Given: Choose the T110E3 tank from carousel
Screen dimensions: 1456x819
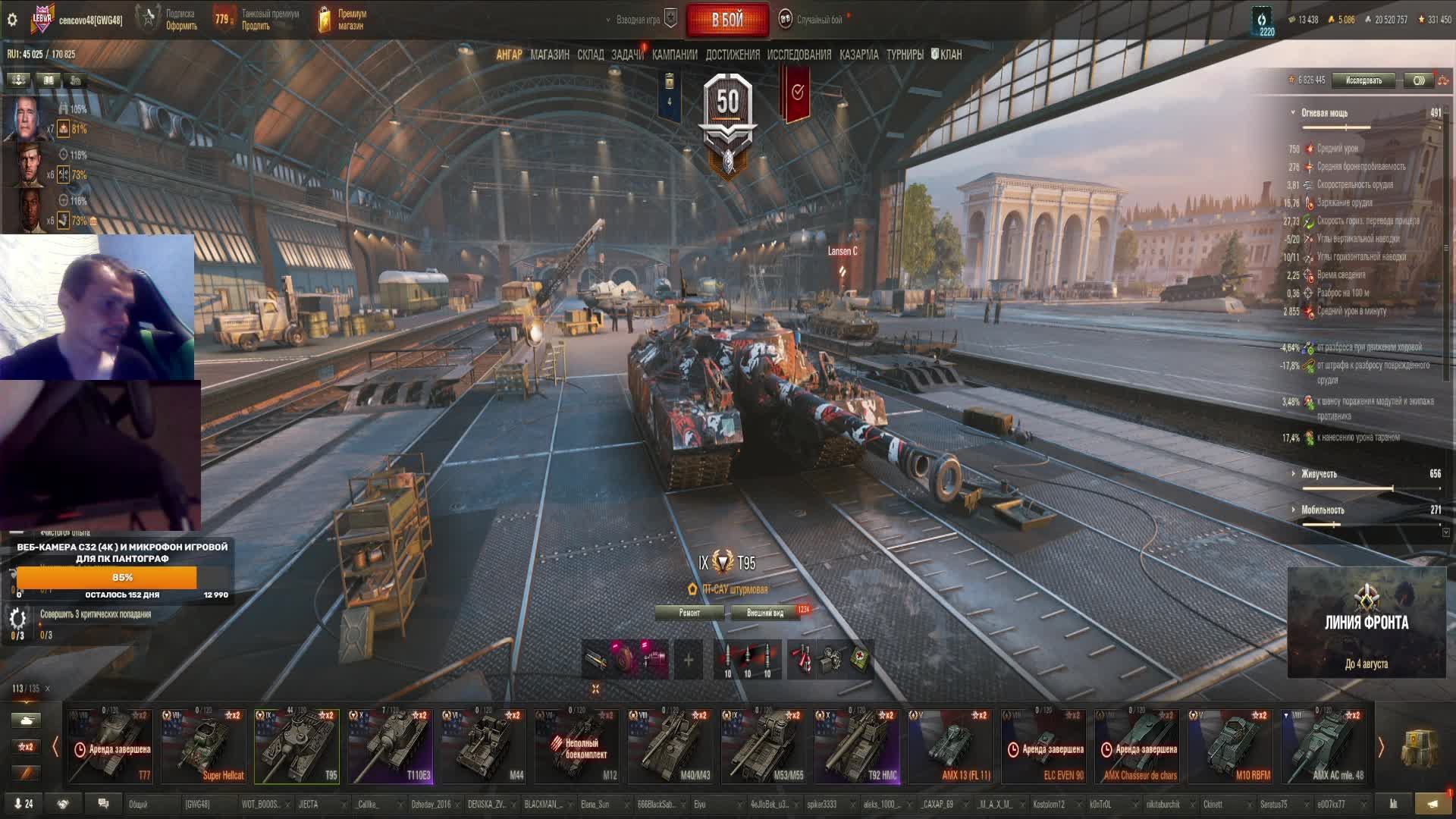Looking at the screenshot, I should point(390,745).
